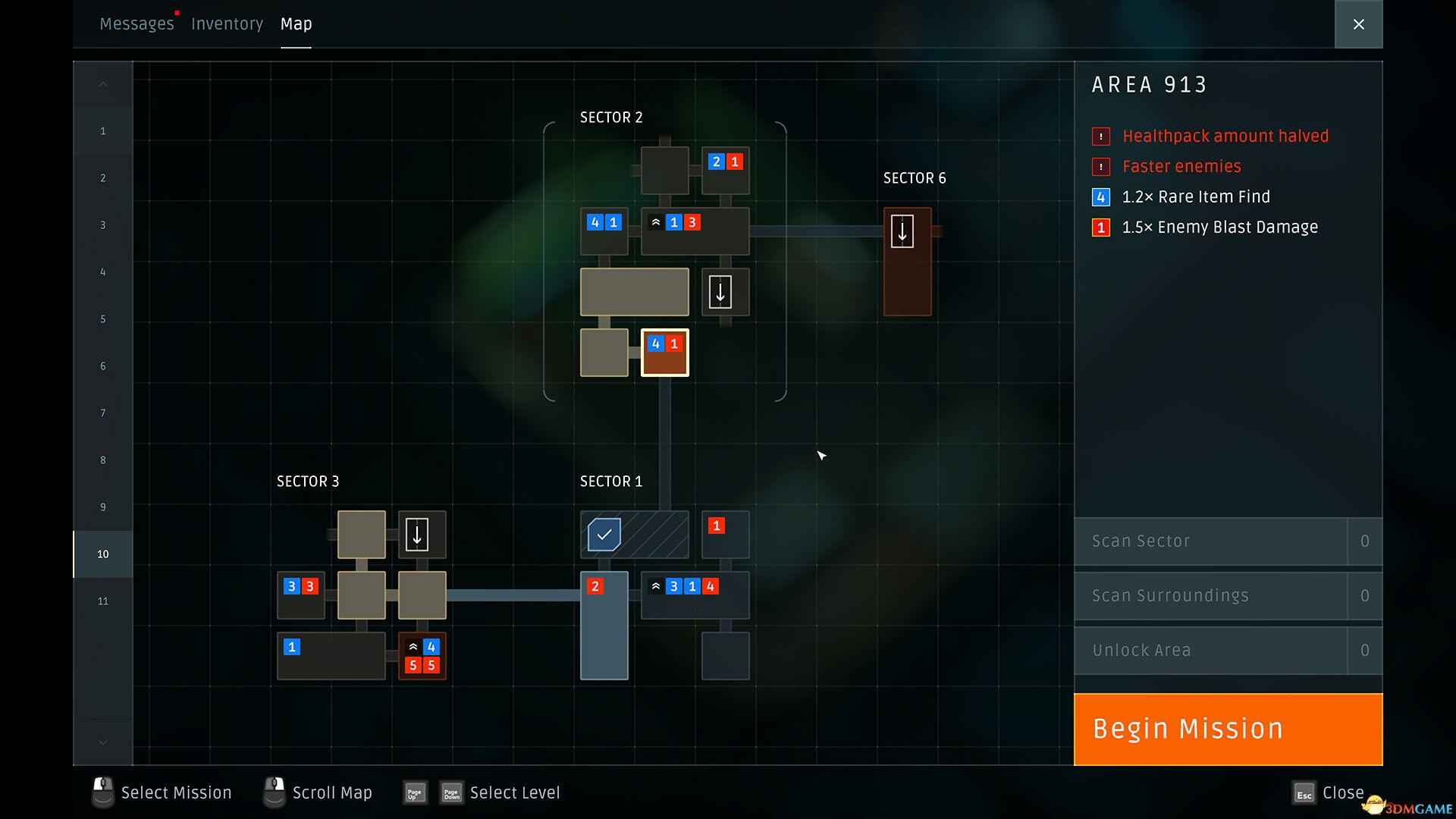Select the highlighted brown node in Sector 2
This screenshot has width=1456, height=819.
pyautogui.click(x=665, y=353)
